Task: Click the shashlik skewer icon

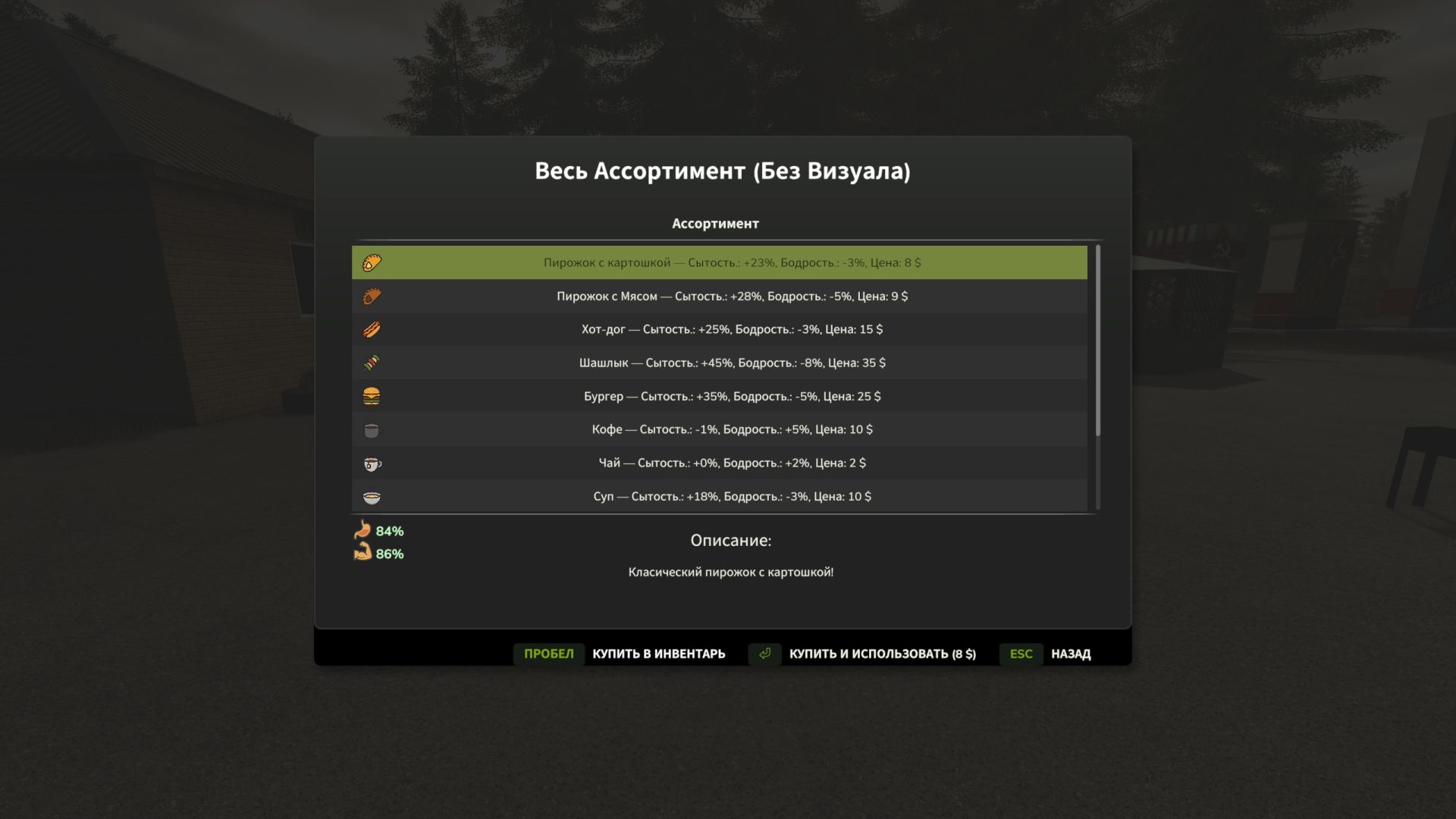Action: (373, 362)
